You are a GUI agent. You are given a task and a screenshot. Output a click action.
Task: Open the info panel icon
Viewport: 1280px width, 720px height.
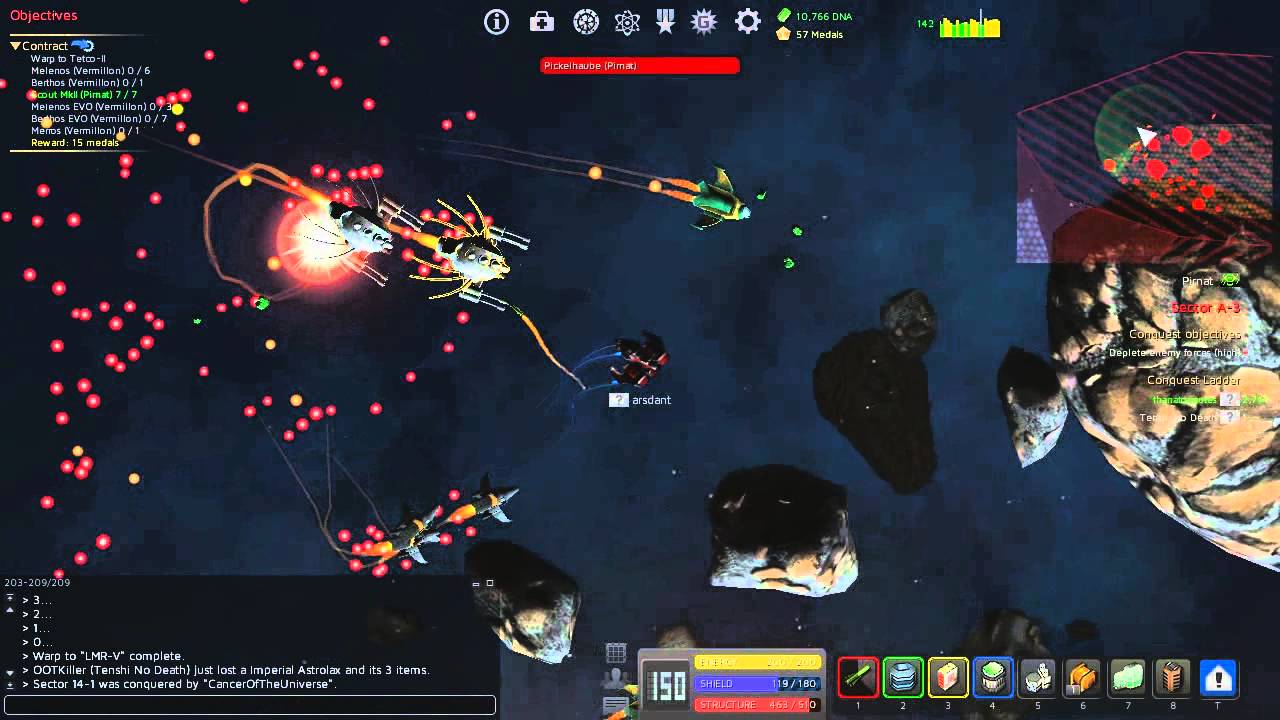point(496,21)
